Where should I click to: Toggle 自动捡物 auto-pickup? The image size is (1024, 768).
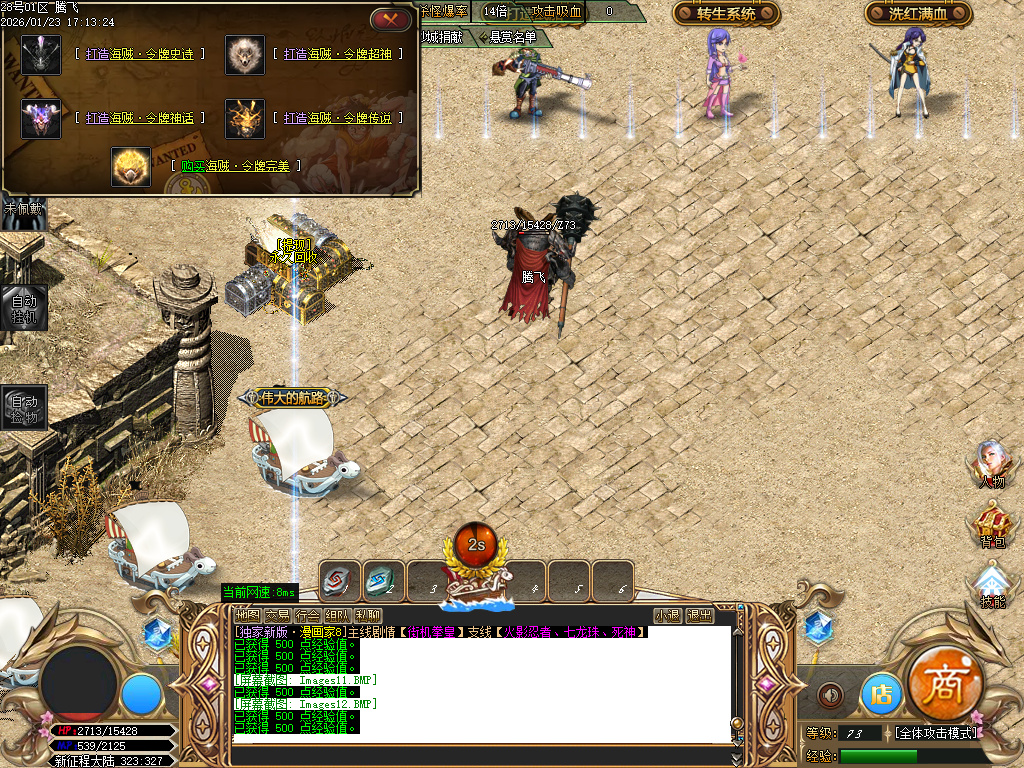tap(23, 408)
